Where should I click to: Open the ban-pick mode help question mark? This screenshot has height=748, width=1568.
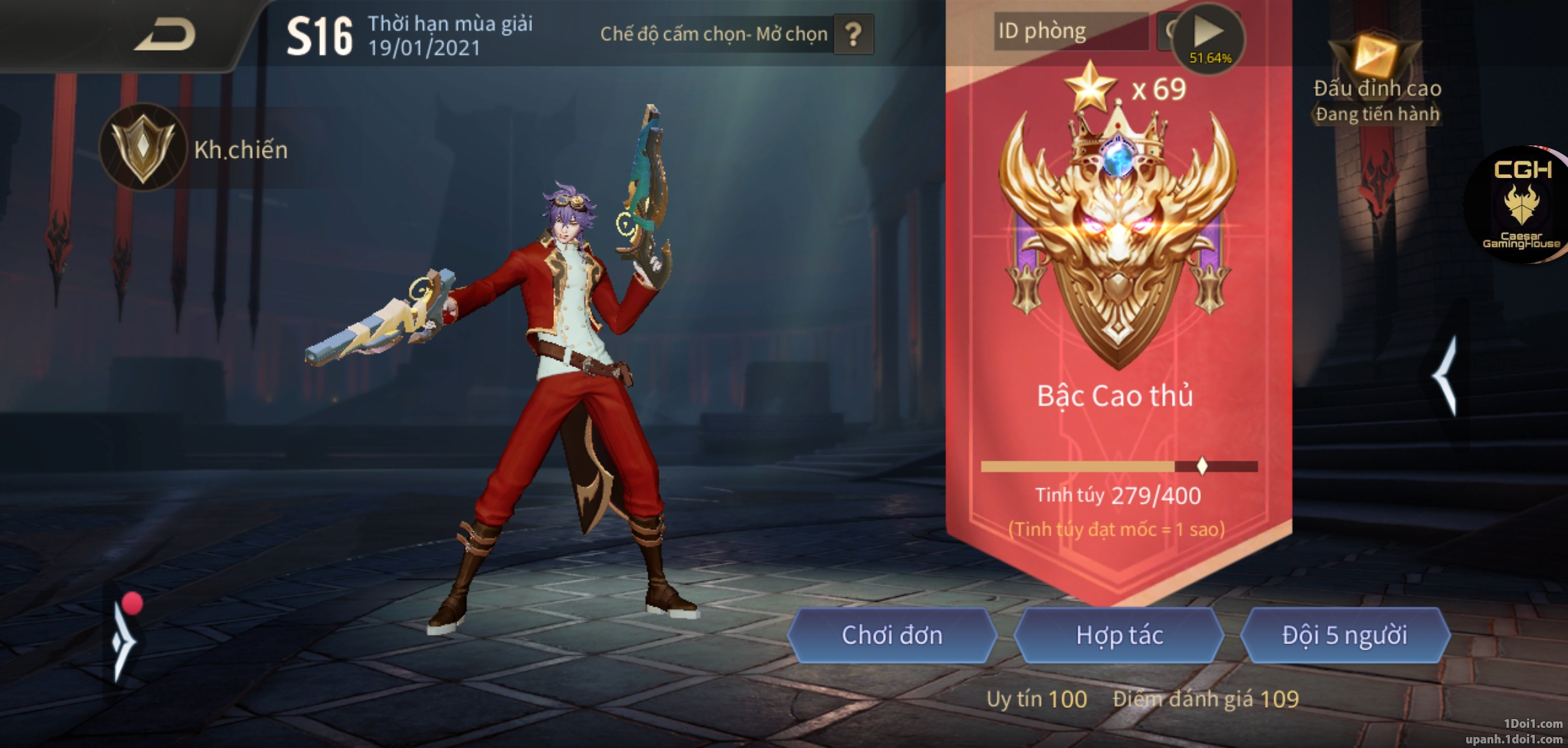tap(853, 35)
